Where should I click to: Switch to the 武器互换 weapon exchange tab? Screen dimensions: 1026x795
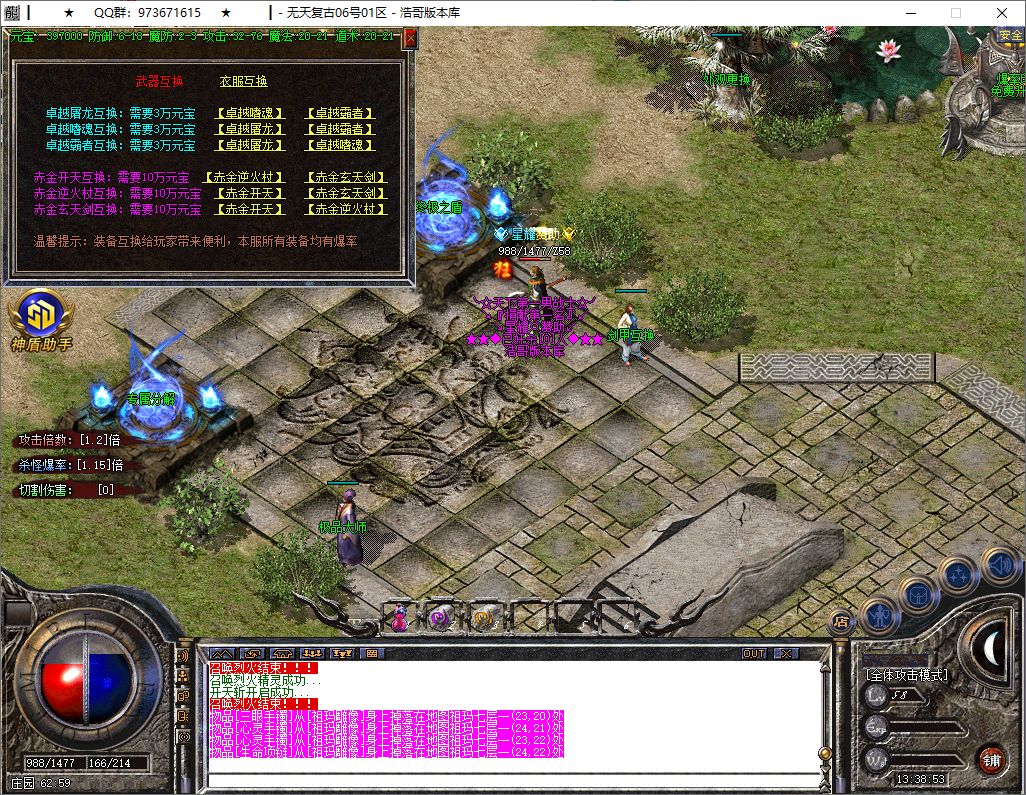[159, 82]
